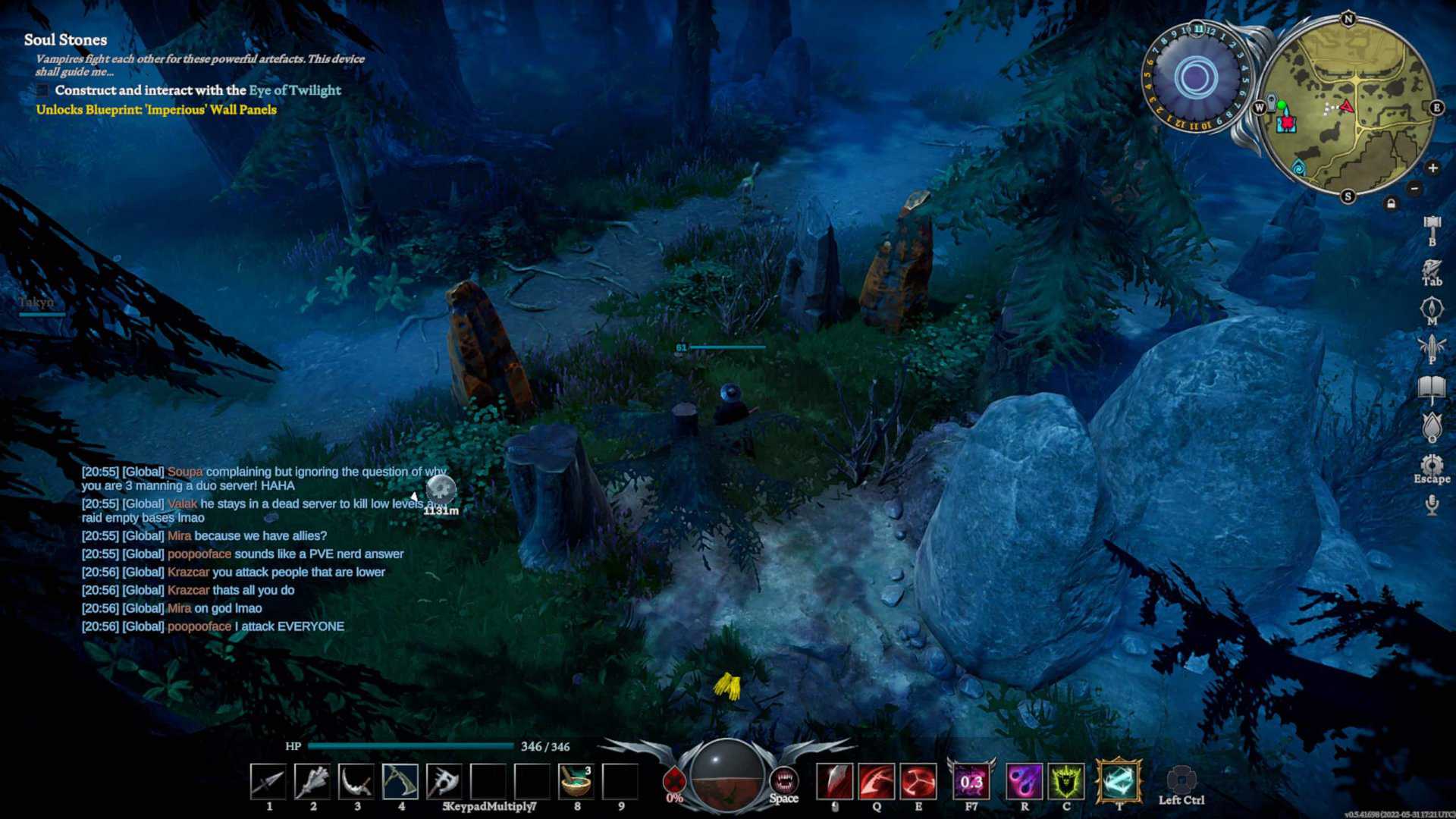1456x819 pixels.
Task: Zoom in the minimap with the plus button
Action: point(1433,168)
